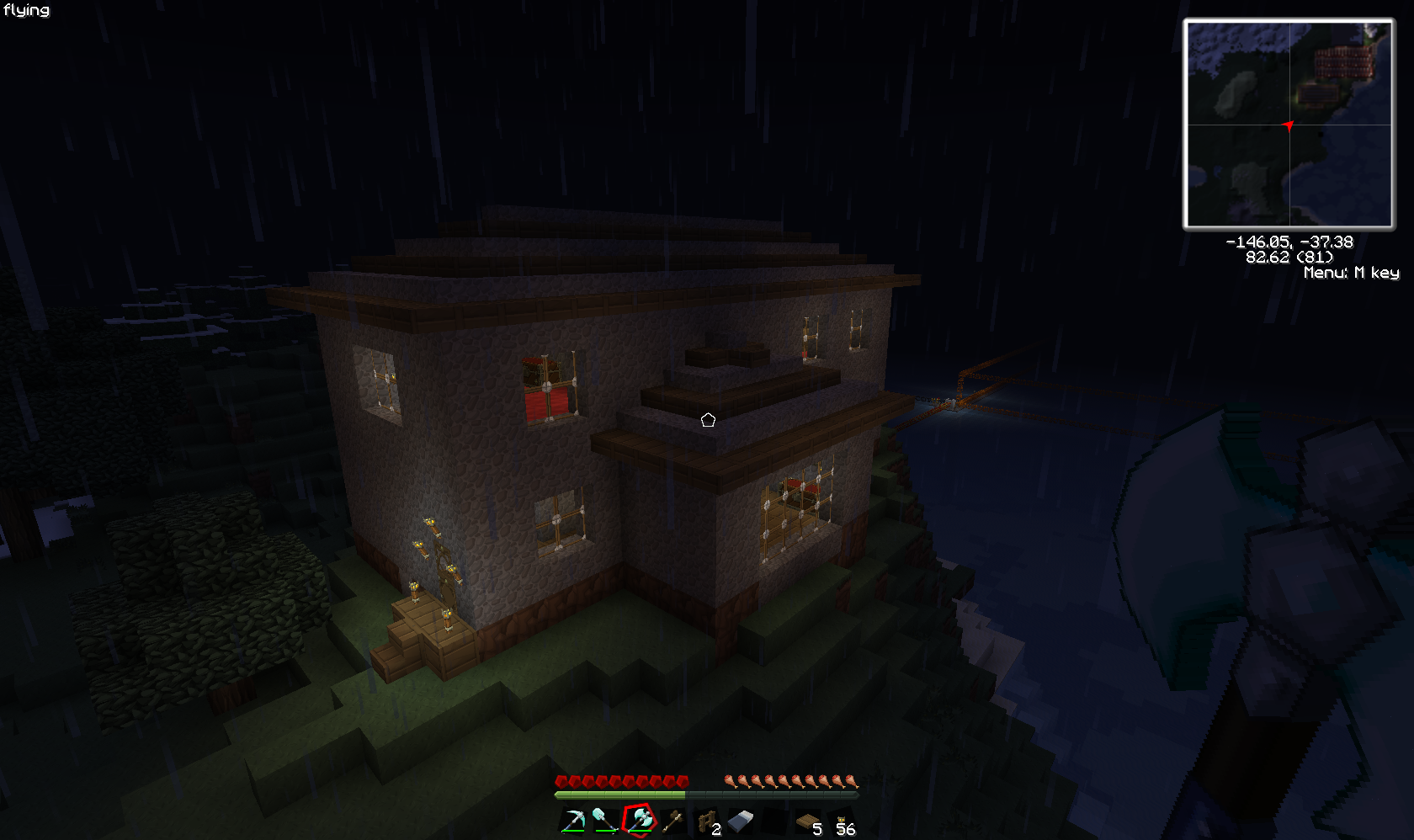
Task: Select the torch stack of 56
Action: (x=843, y=821)
